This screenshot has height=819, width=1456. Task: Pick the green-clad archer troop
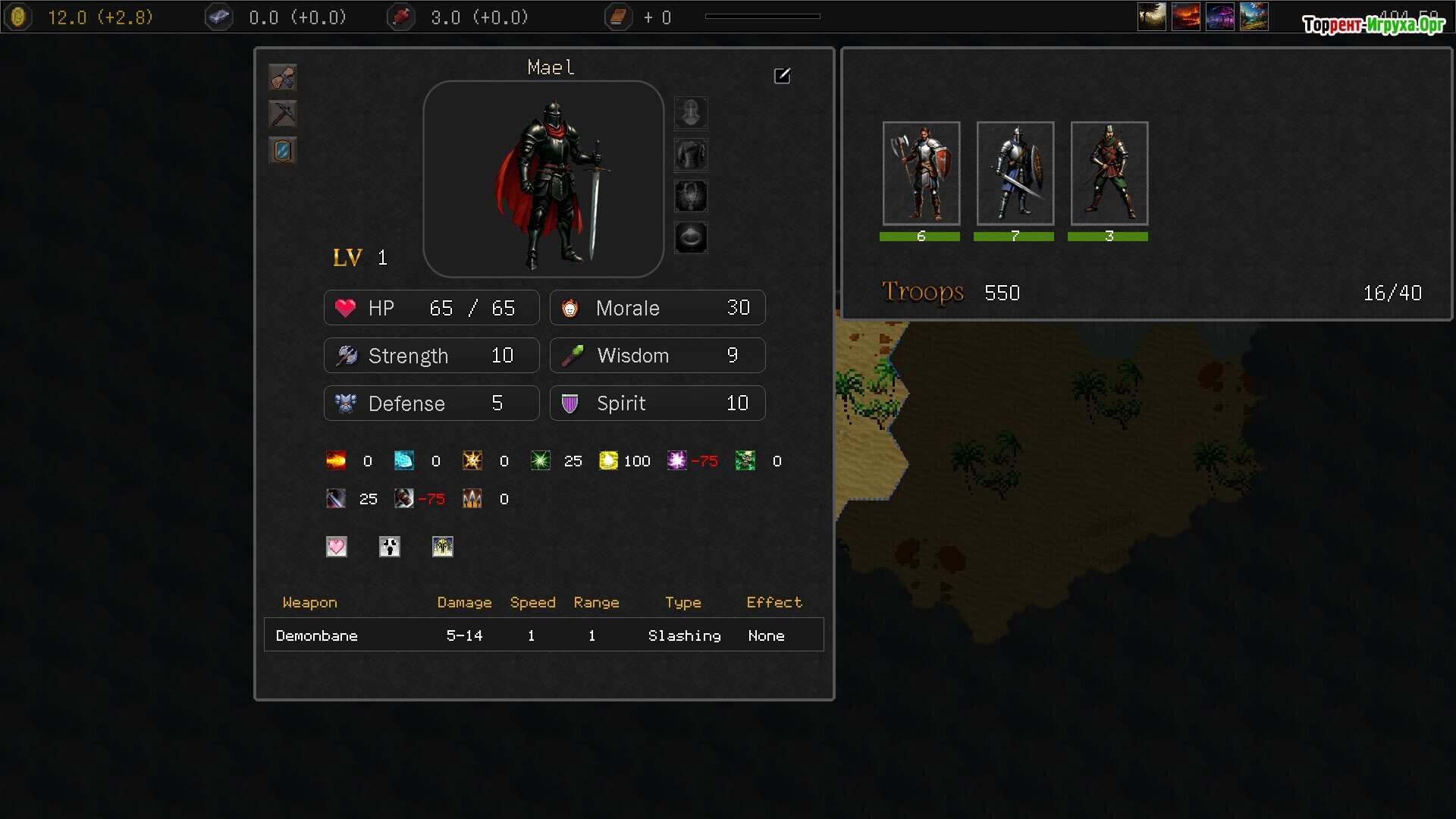[x=1109, y=174]
